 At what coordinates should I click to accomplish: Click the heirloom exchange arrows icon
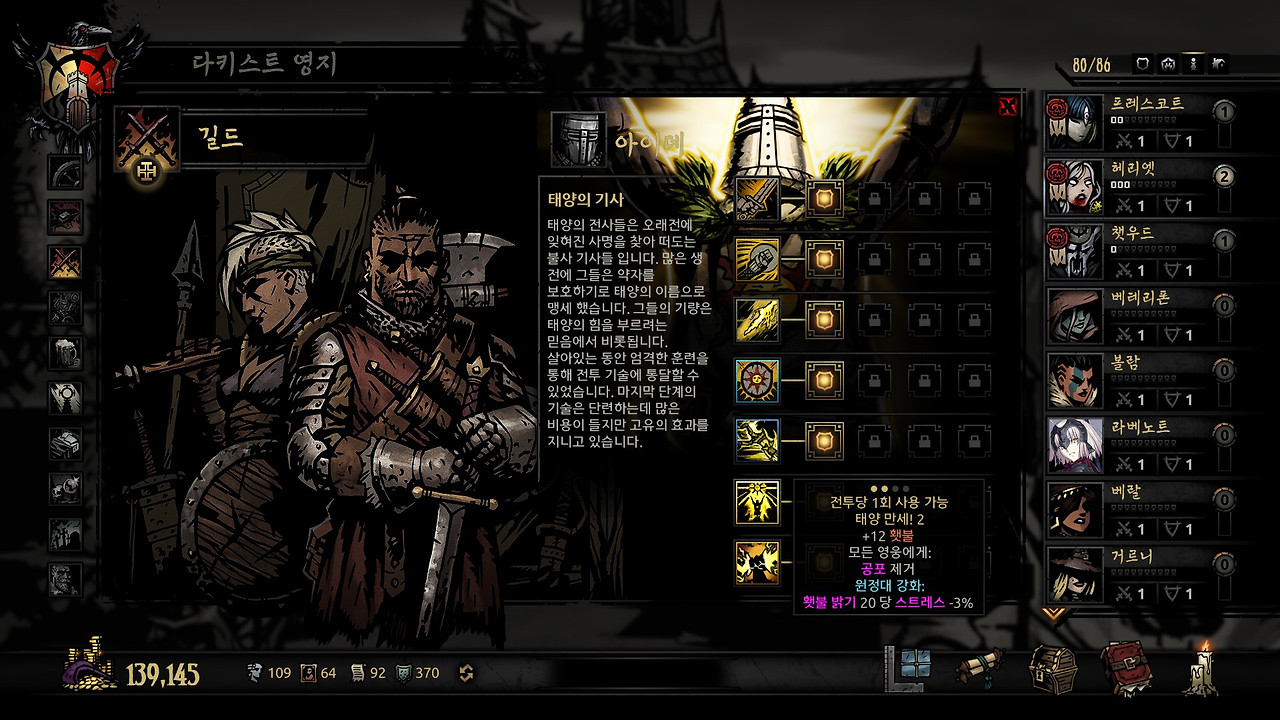point(466,673)
